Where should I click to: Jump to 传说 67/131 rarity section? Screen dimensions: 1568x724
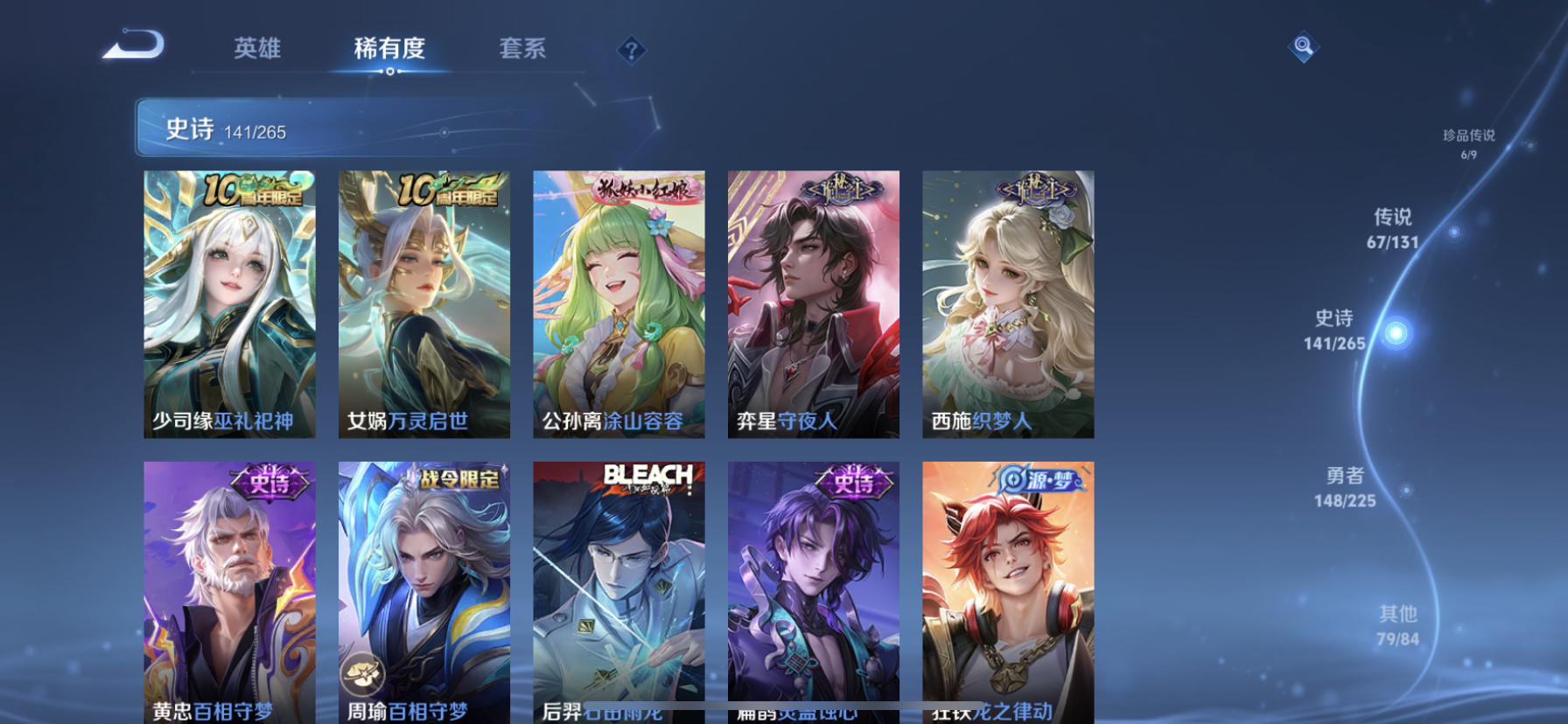(x=1392, y=229)
